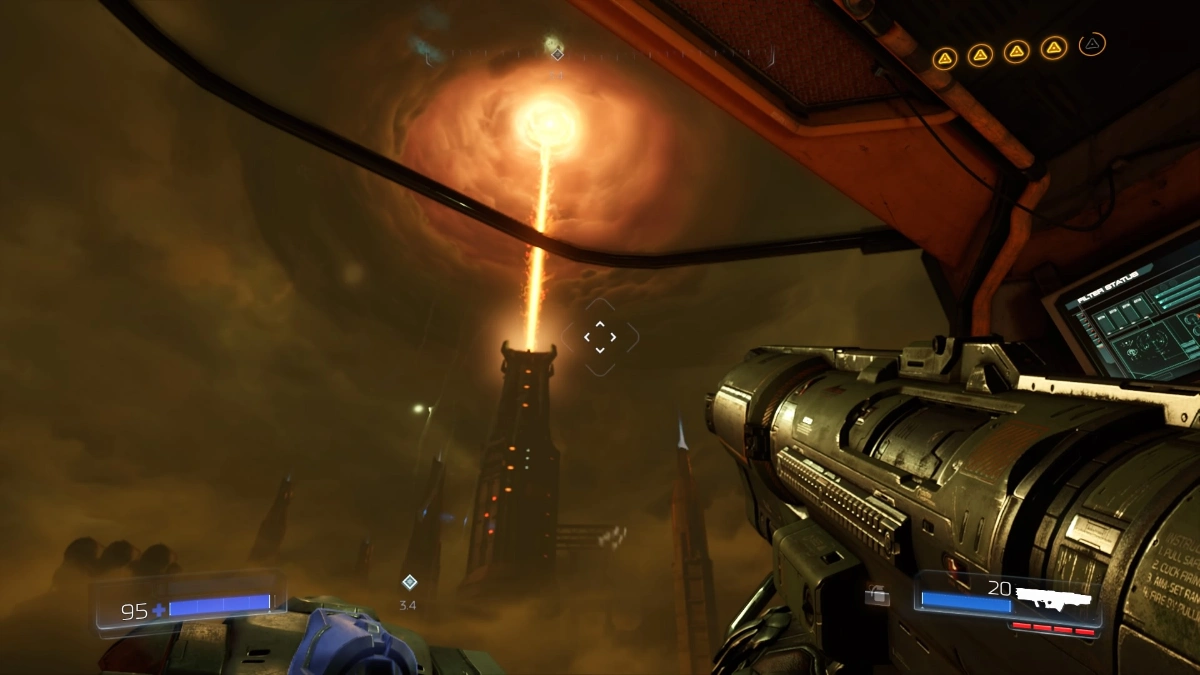
Task: Select the diamond objective marker on the compass
Action: (558, 53)
